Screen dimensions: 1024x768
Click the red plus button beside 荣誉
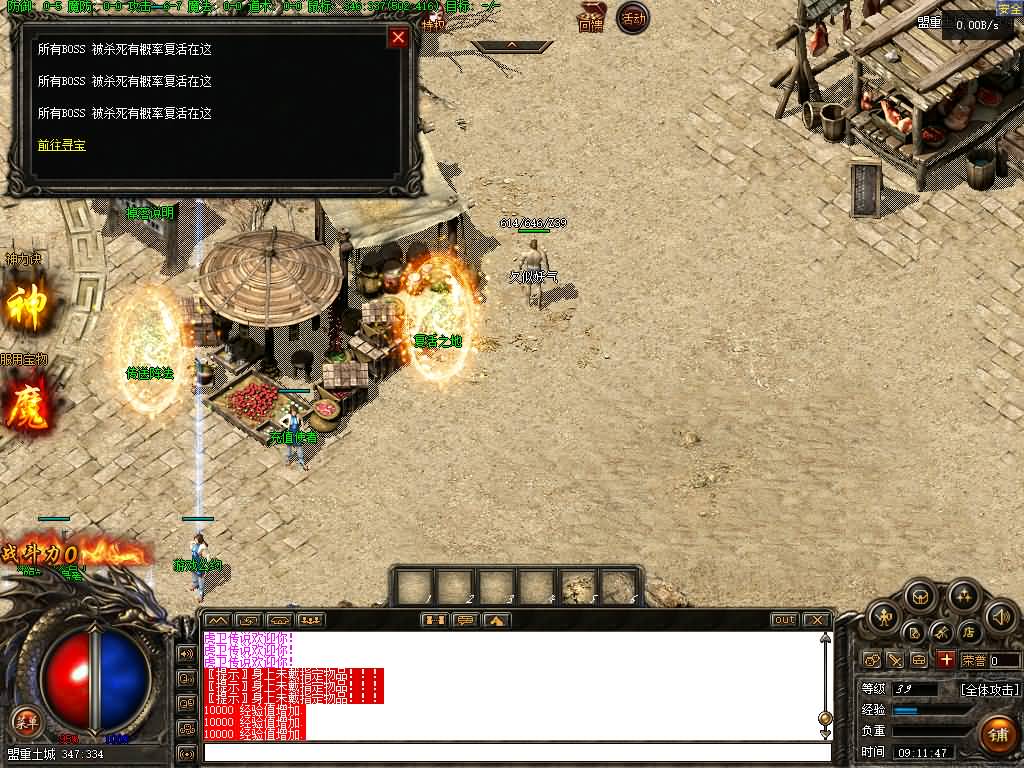point(945,660)
